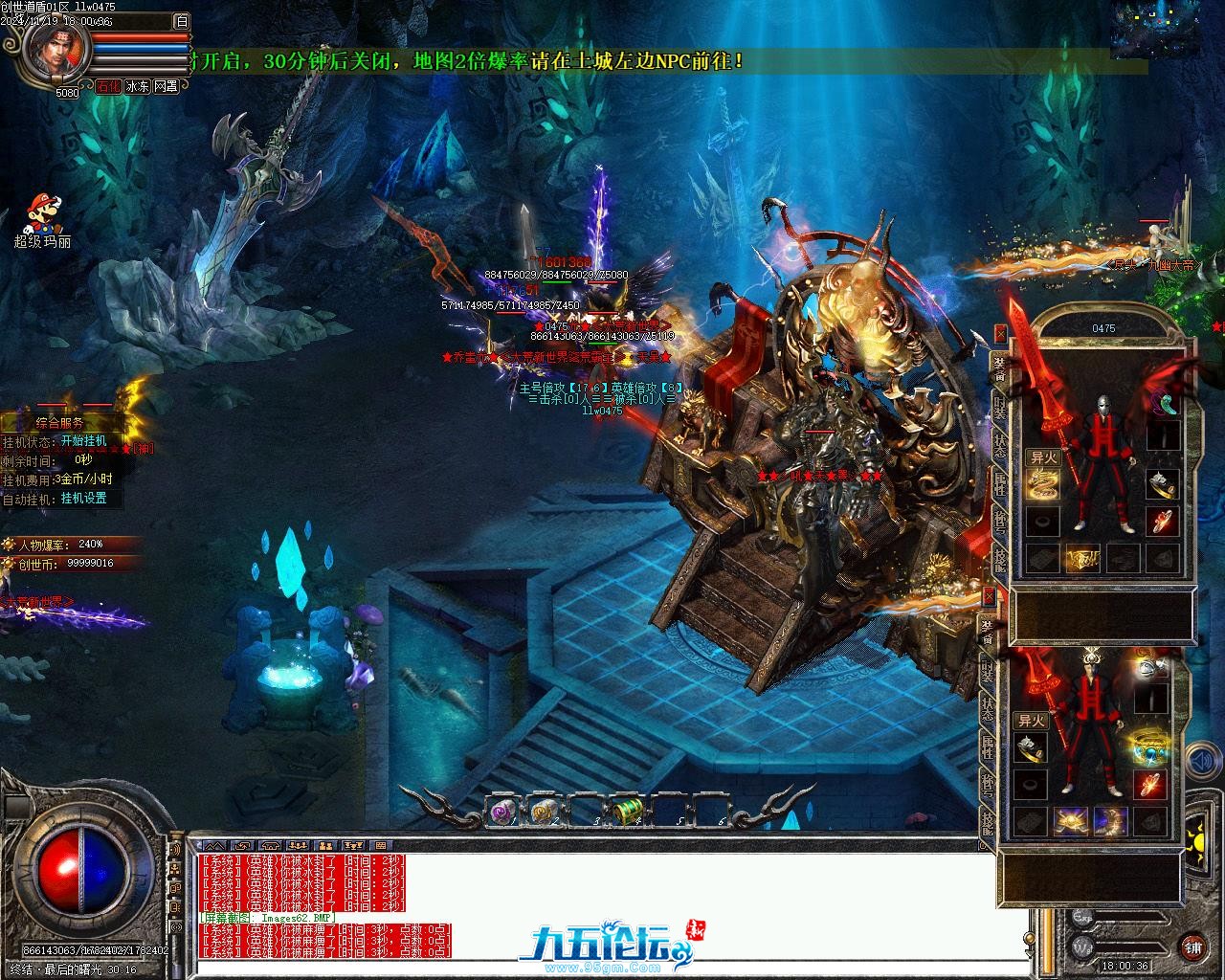Click the 九五论坛 forum watermark logo
Image resolution: width=1225 pixels, height=980 pixels.
tap(603, 943)
